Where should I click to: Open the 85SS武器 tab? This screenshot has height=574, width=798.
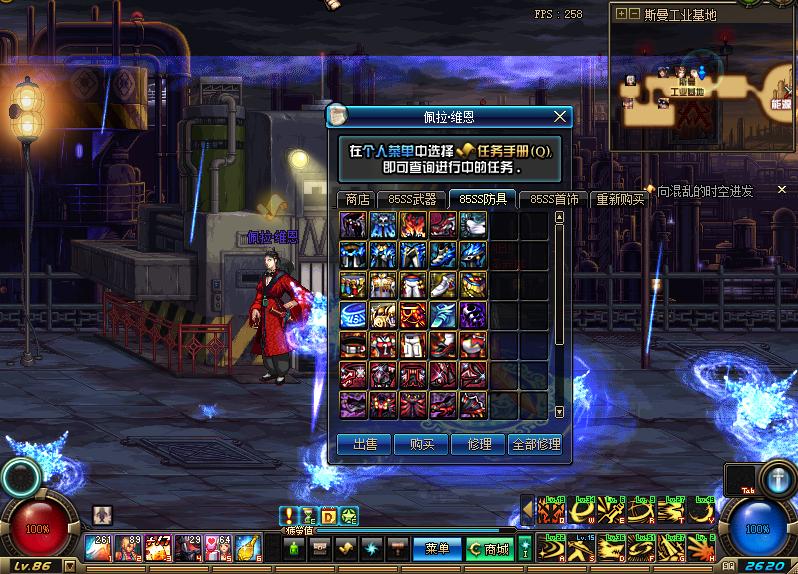412,199
